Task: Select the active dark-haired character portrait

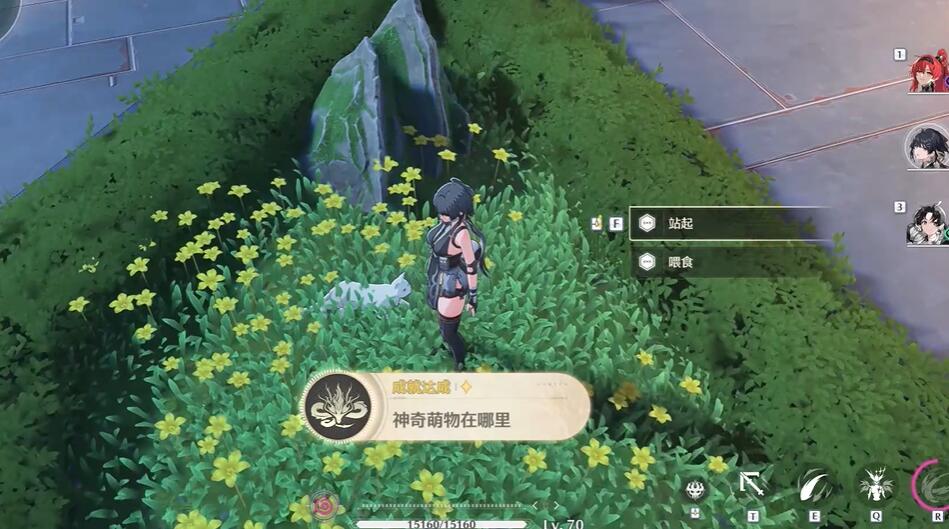Action: point(927,148)
